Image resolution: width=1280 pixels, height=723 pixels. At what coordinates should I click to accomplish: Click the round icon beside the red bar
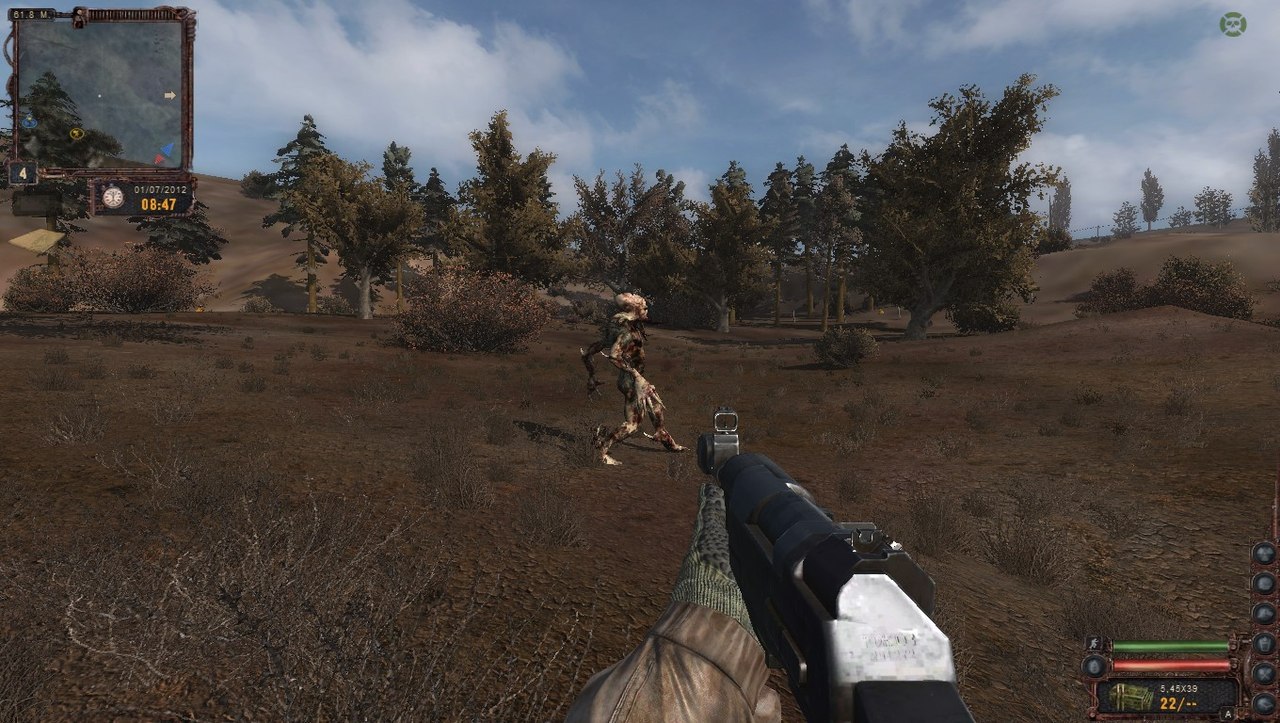point(1095,665)
